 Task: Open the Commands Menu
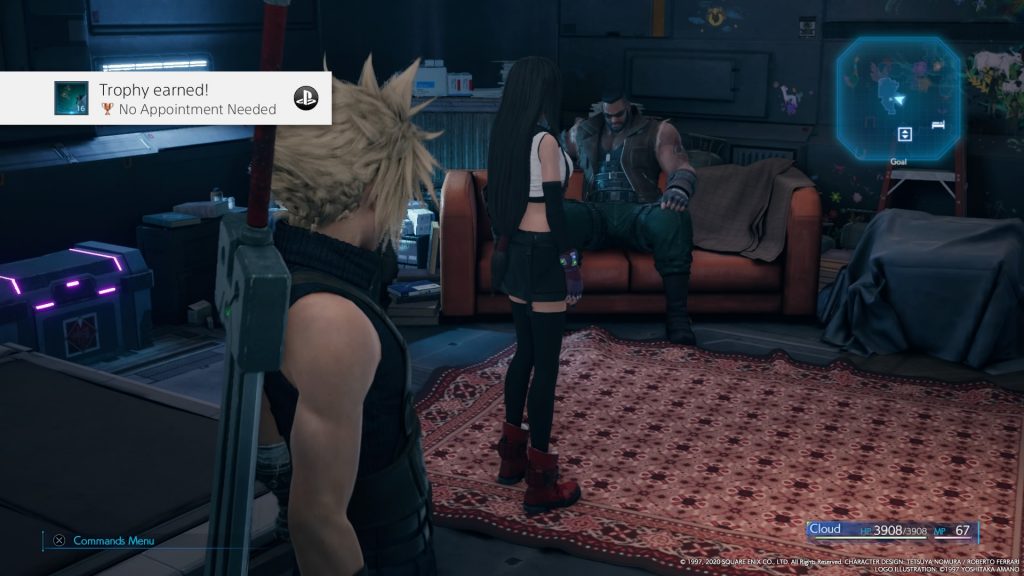point(104,541)
